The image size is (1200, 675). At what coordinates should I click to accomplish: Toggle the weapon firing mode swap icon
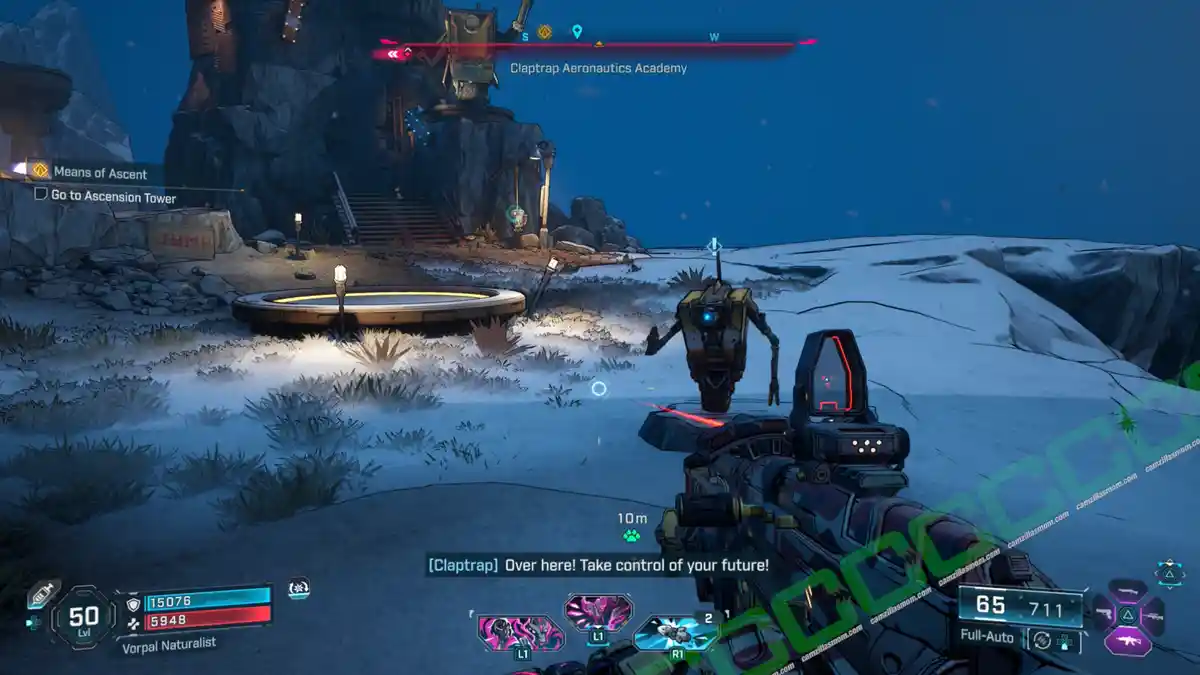[x=1043, y=638]
